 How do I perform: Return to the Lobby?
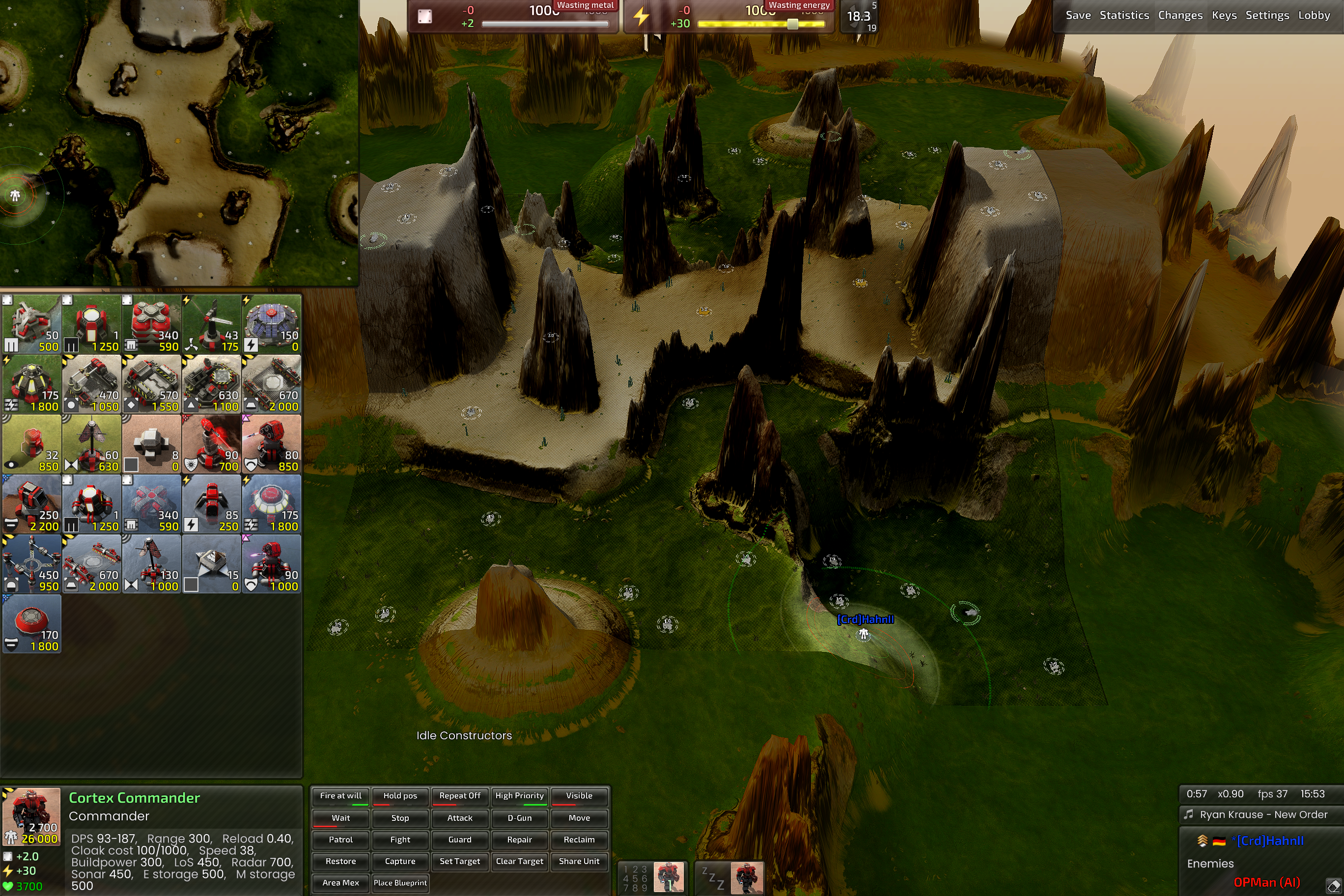(x=1314, y=15)
